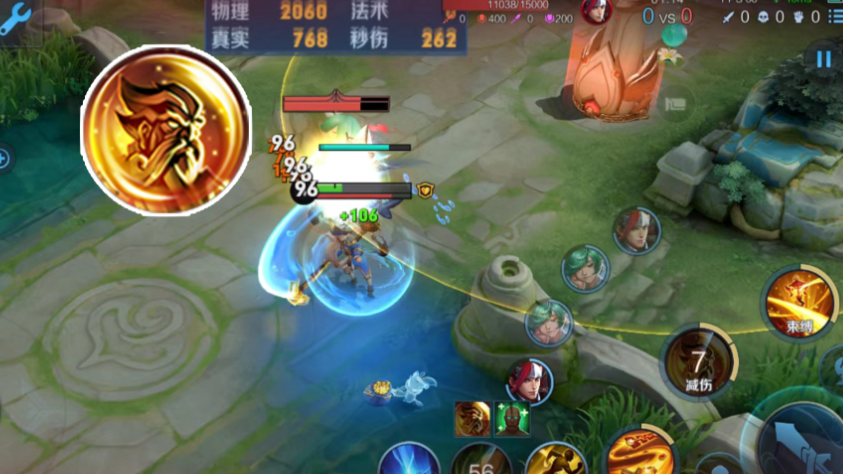
Task: Pause the match
Action: click(x=823, y=59)
